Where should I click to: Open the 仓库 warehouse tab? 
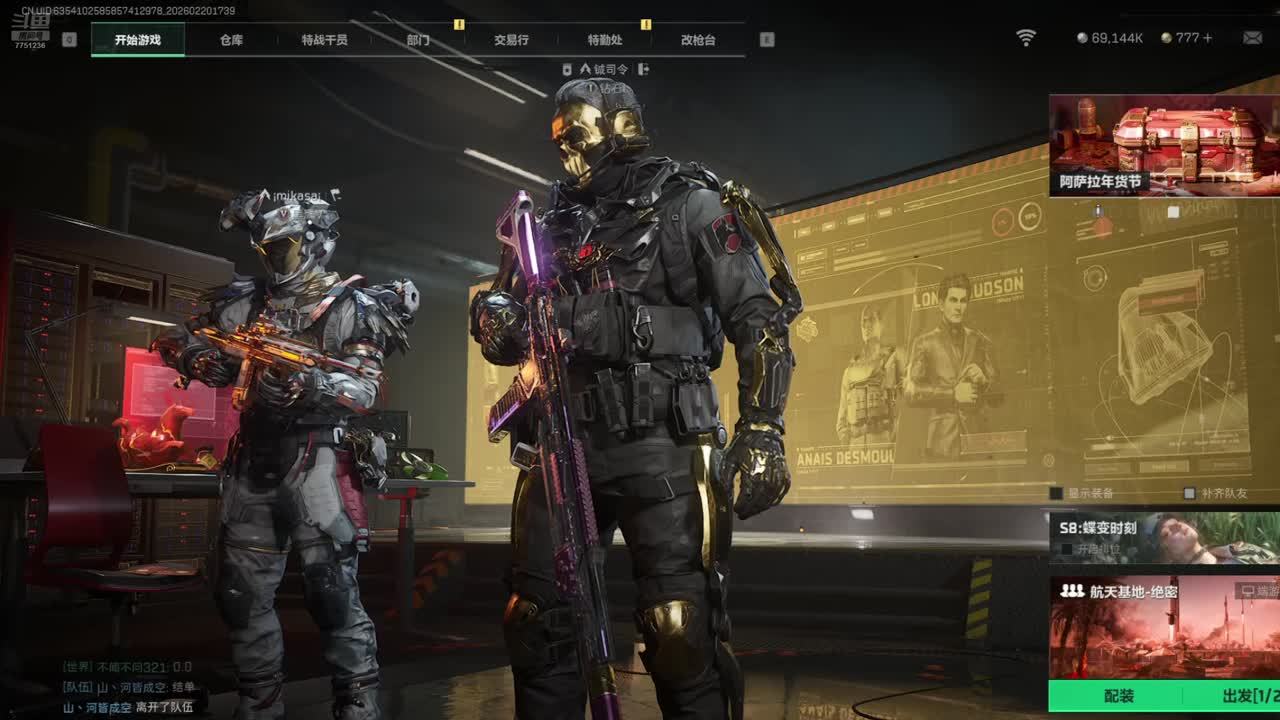231,40
